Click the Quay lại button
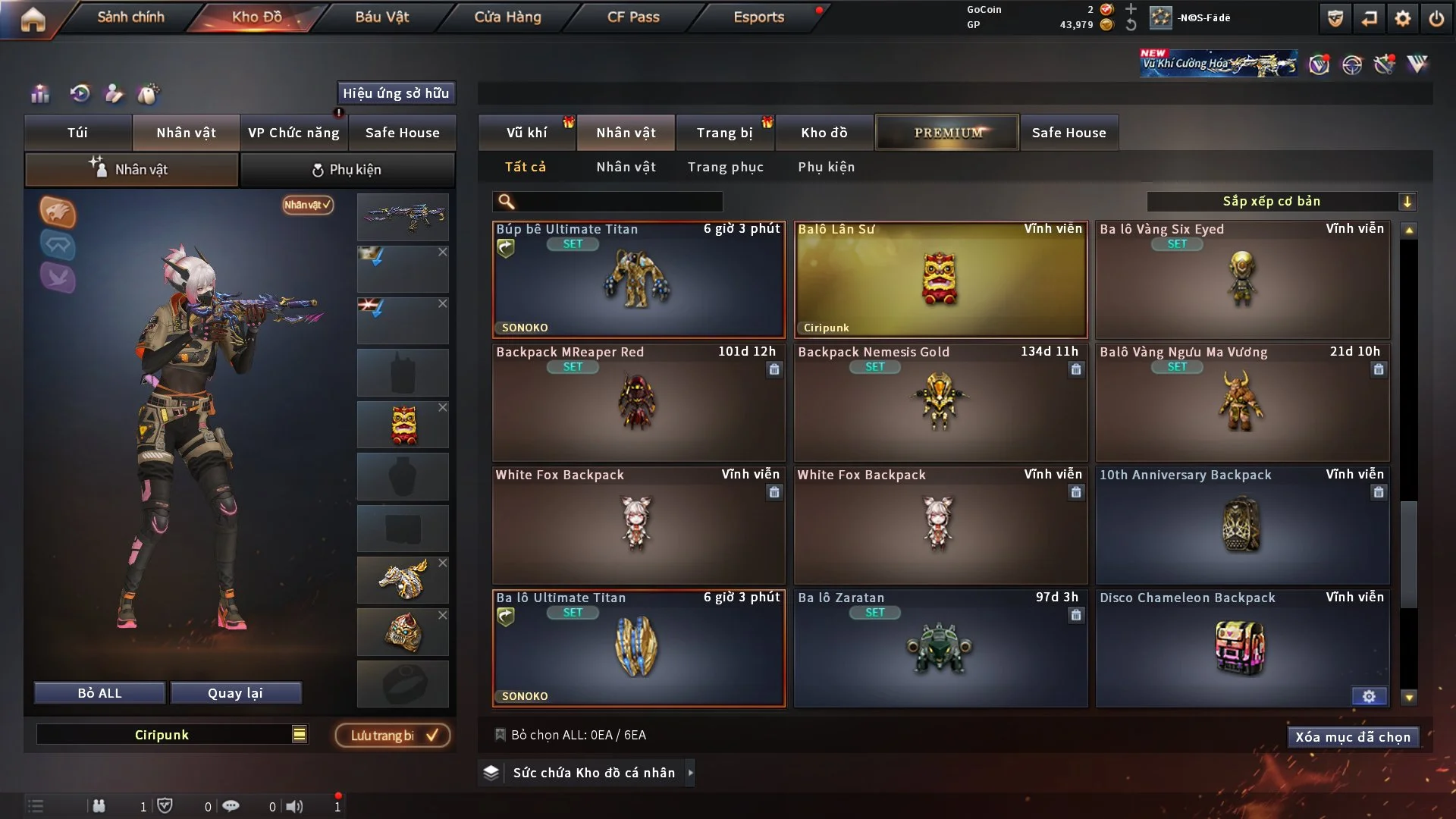 [235, 693]
